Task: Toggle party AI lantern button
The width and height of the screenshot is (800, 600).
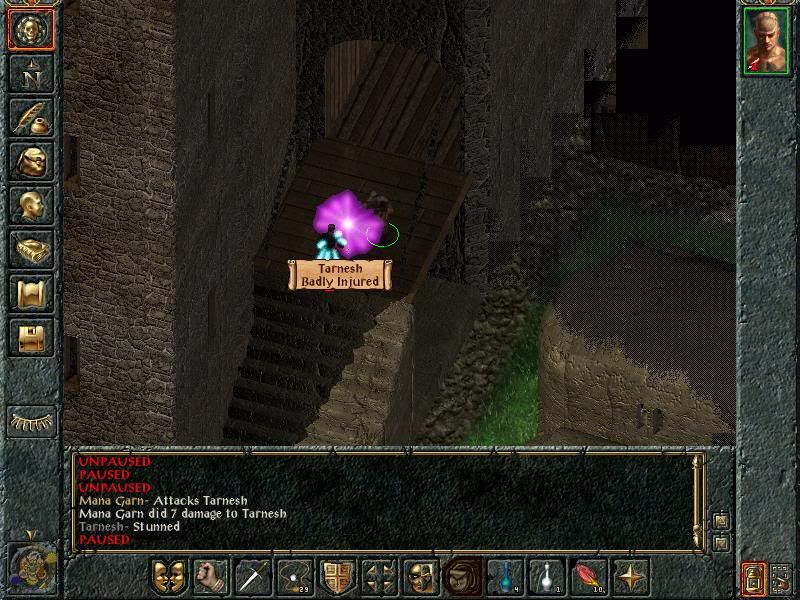Action: (754, 579)
